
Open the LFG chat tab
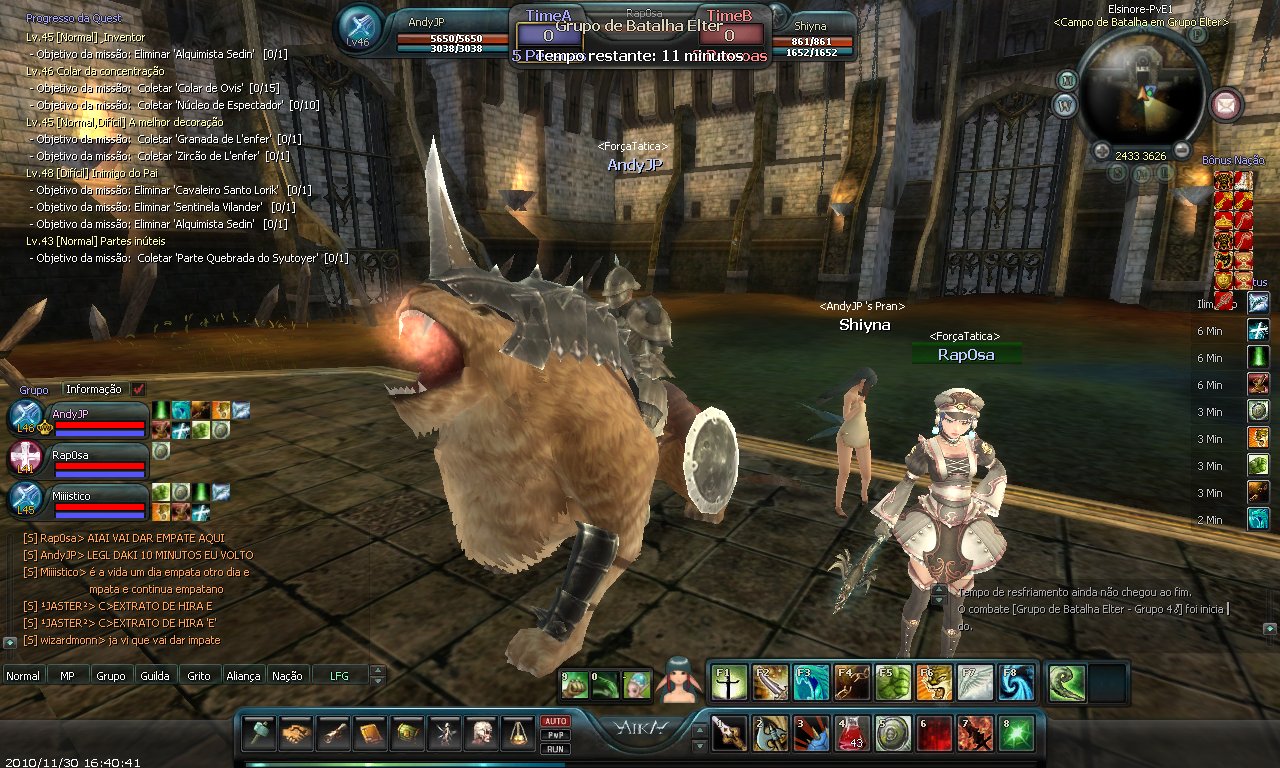340,676
